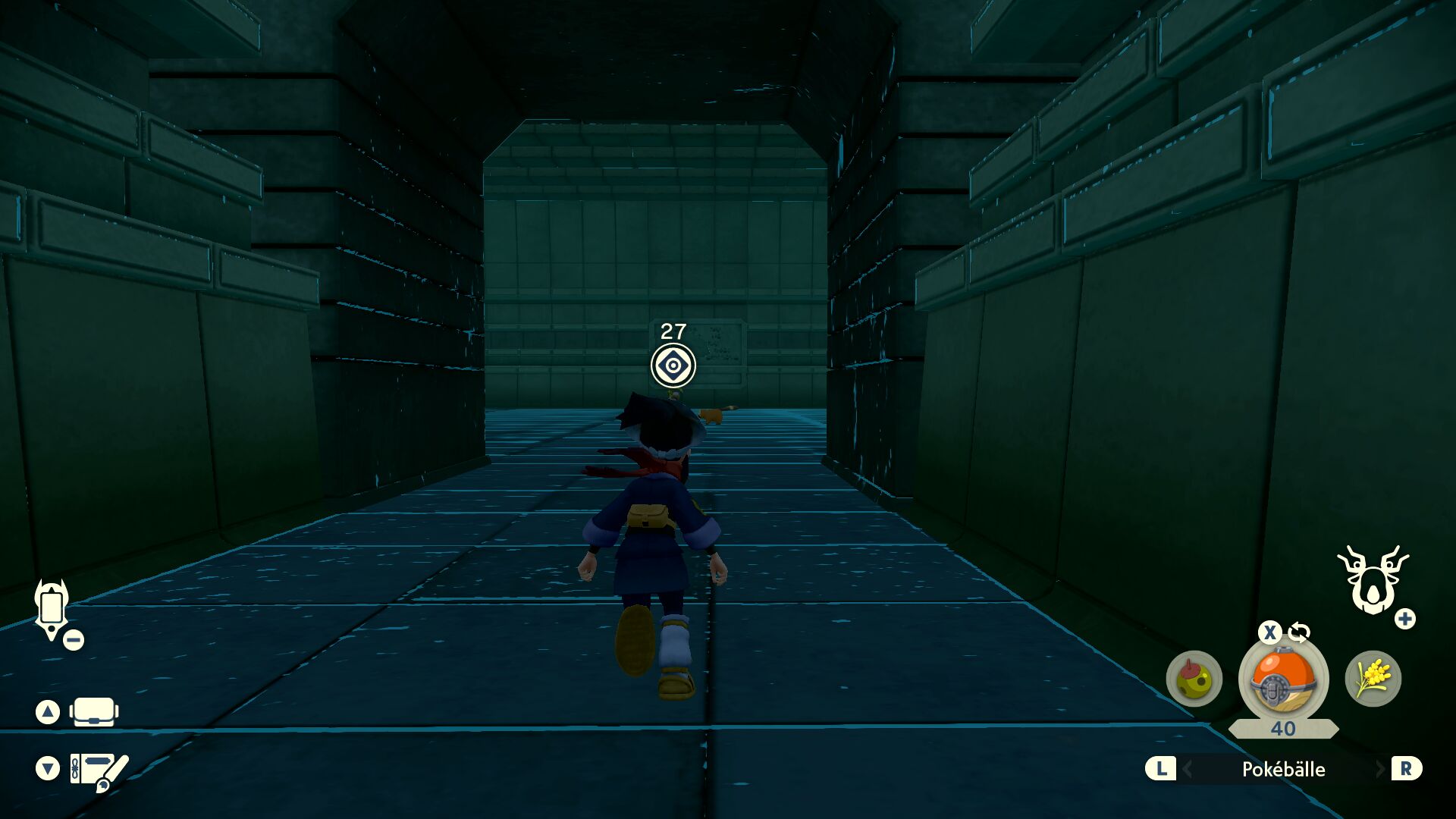Open the satchel bag icon
This screenshot has width=1456, height=819.
click(x=94, y=712)
